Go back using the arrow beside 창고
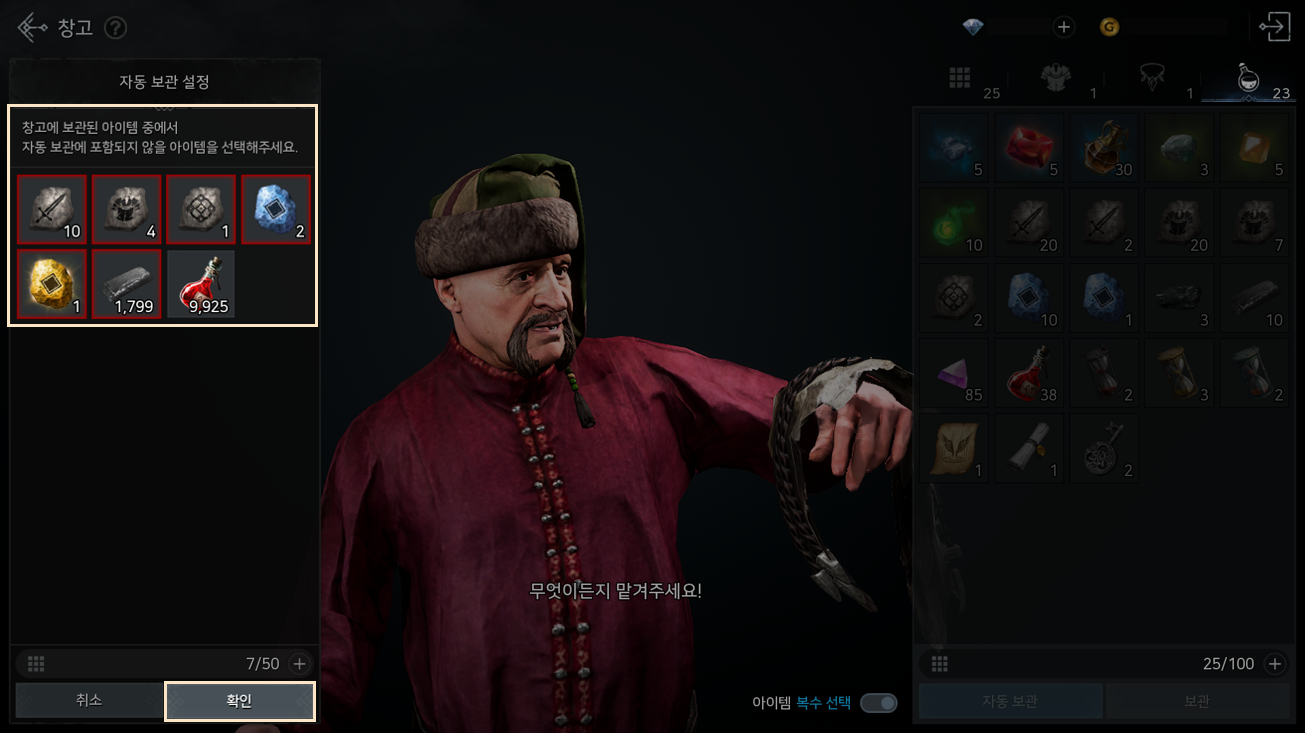 (x=32, y=27)
